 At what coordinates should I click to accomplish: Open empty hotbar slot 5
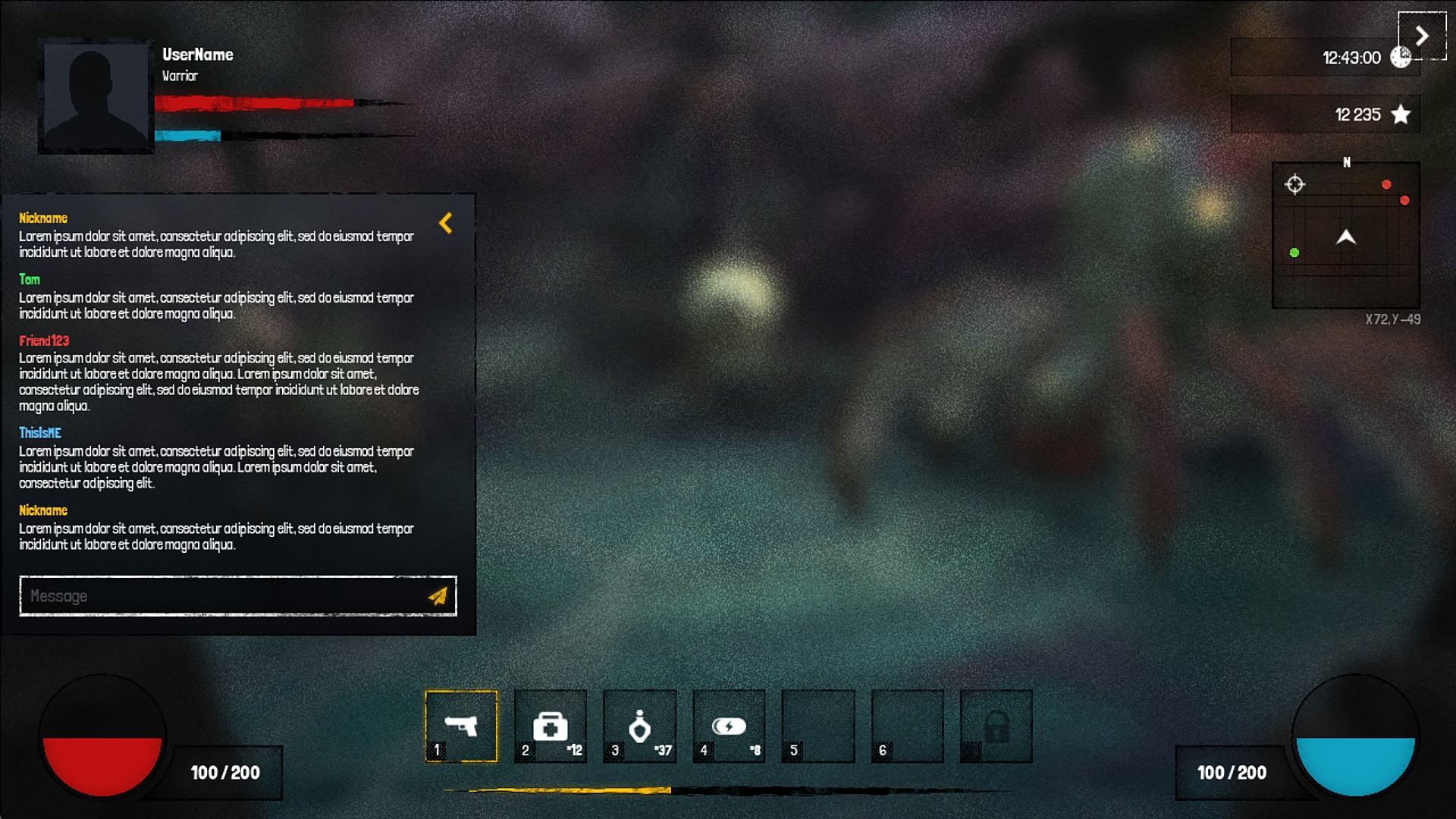coord(817,726)
